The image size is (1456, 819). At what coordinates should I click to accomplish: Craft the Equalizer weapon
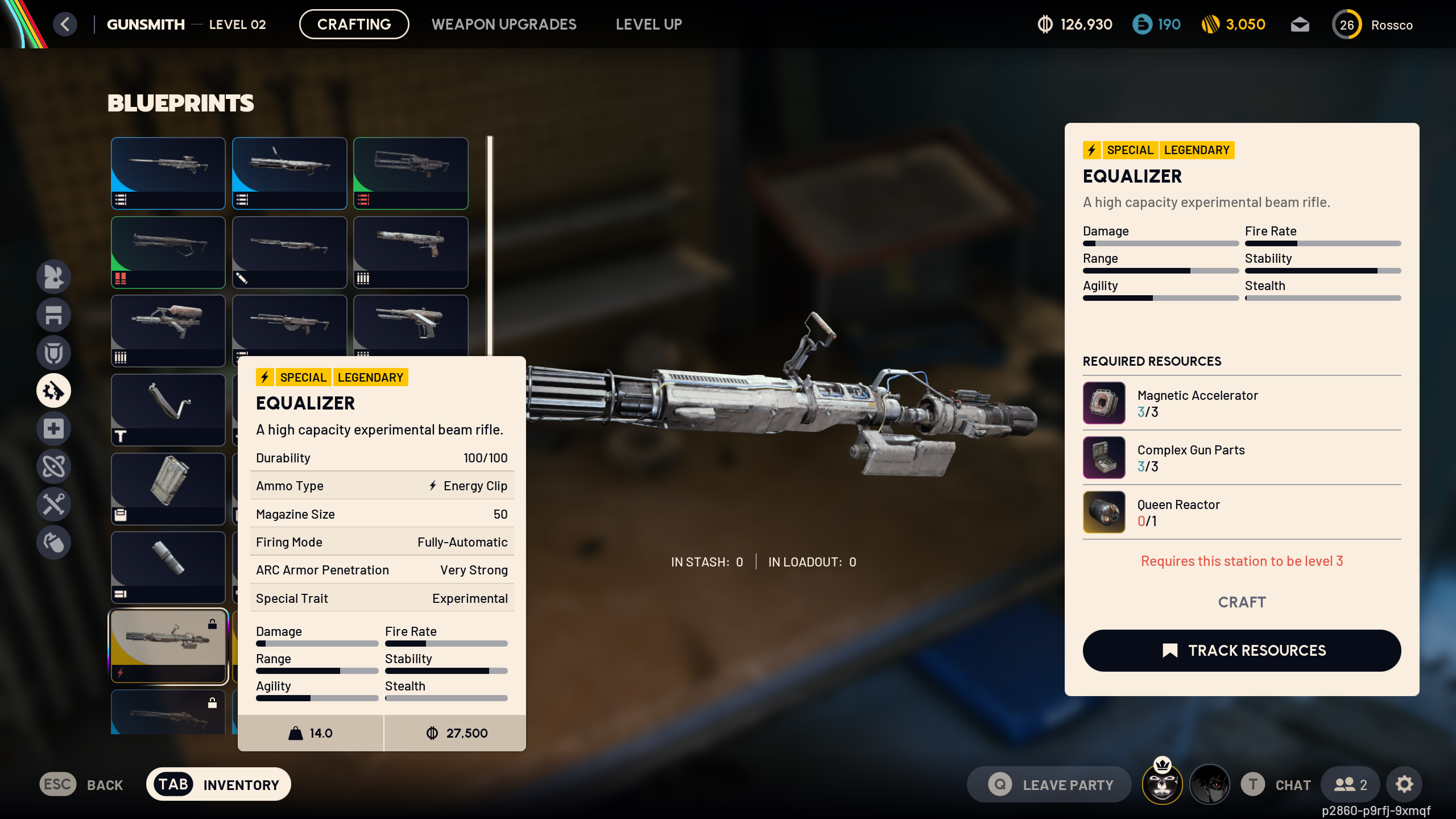click(x=1242, y=602)
